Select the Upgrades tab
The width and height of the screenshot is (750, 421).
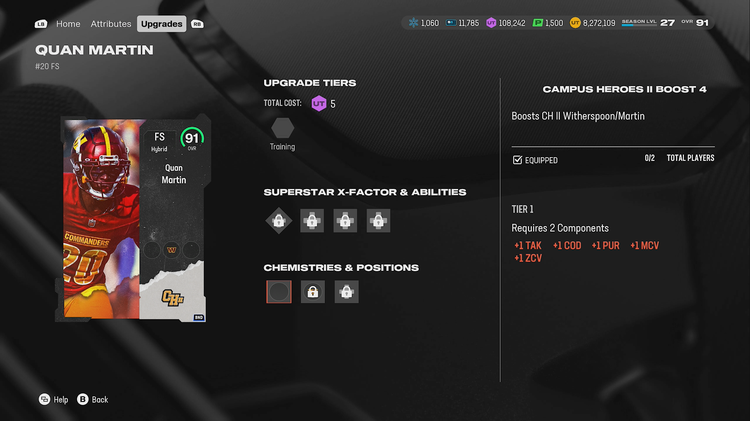click(x=161, y=23)
